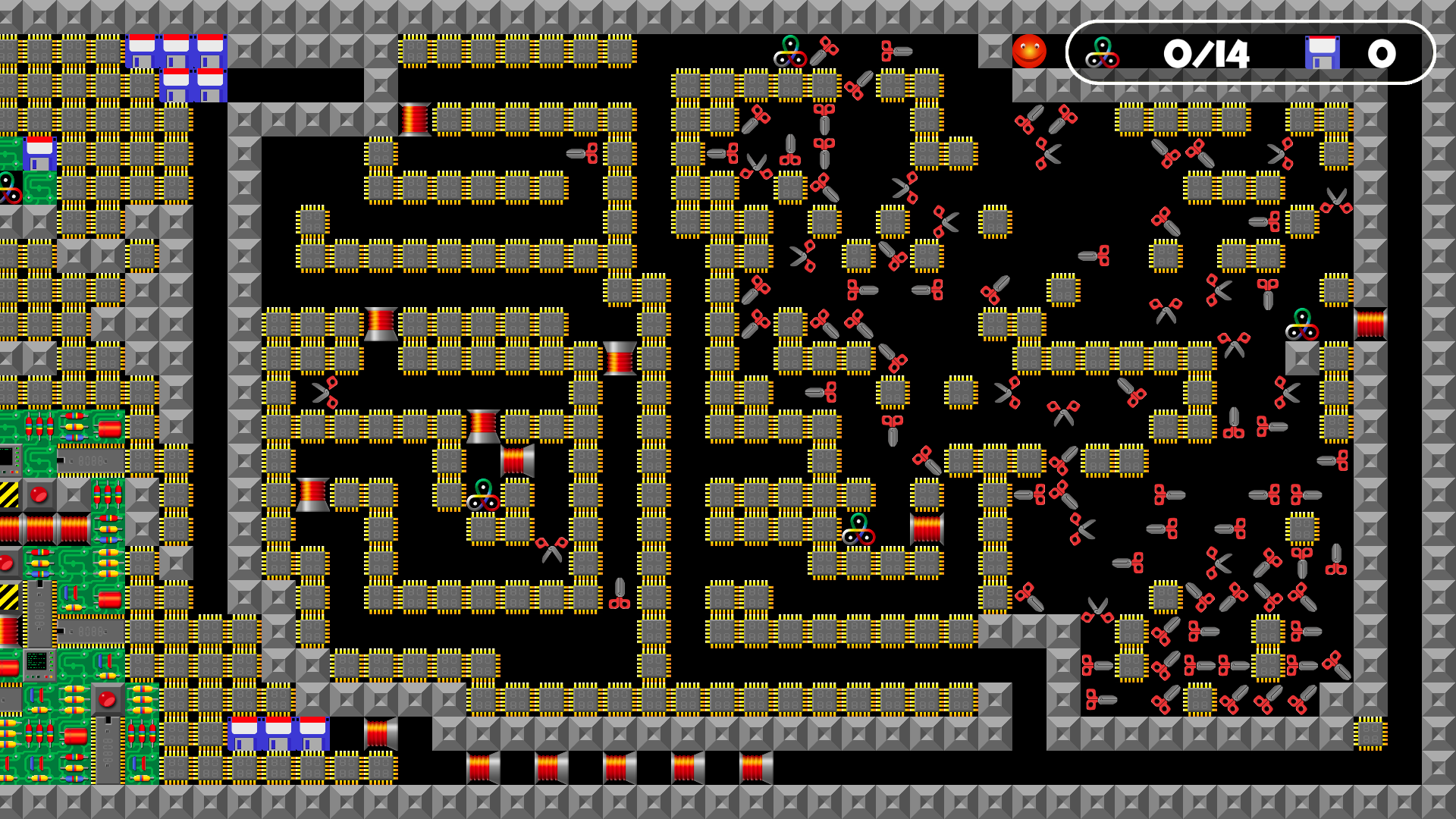1456x819 pixels.
Task: Click the infotron objective icon in the HUD
Action: [1102, 53]
